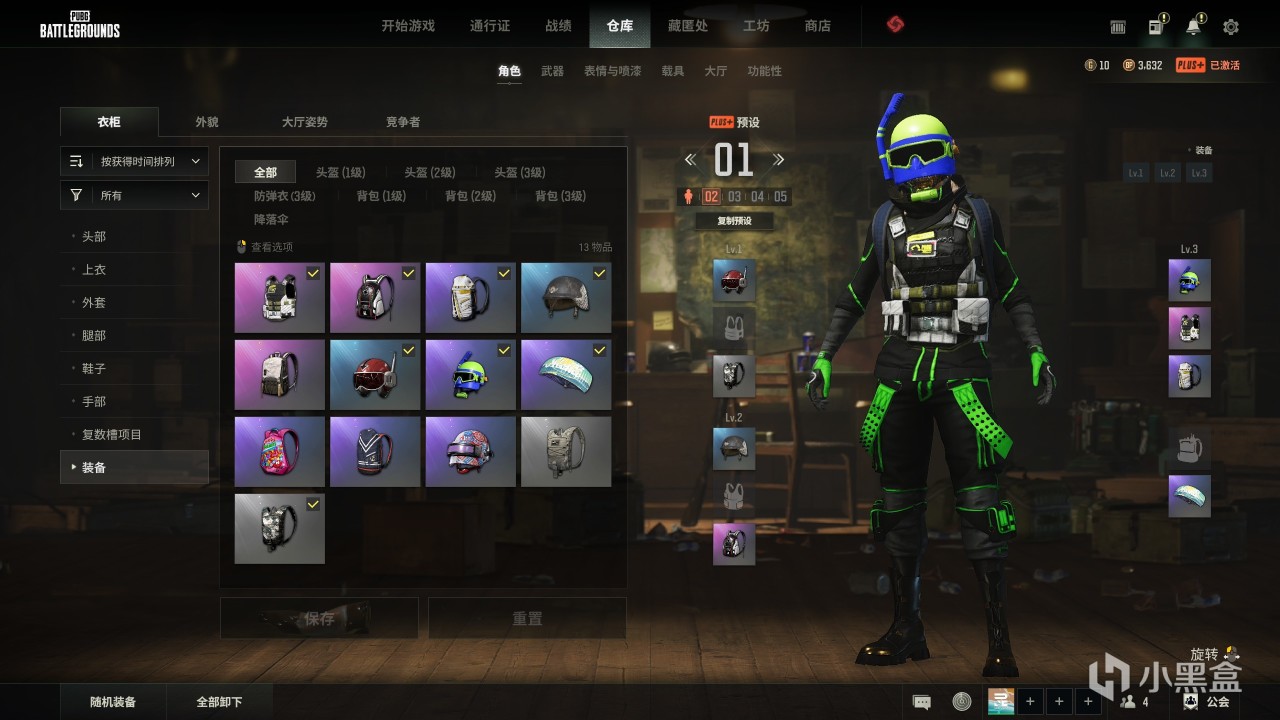
Task: Open the 所有 filter dropdown
Action: coord(135,196)
